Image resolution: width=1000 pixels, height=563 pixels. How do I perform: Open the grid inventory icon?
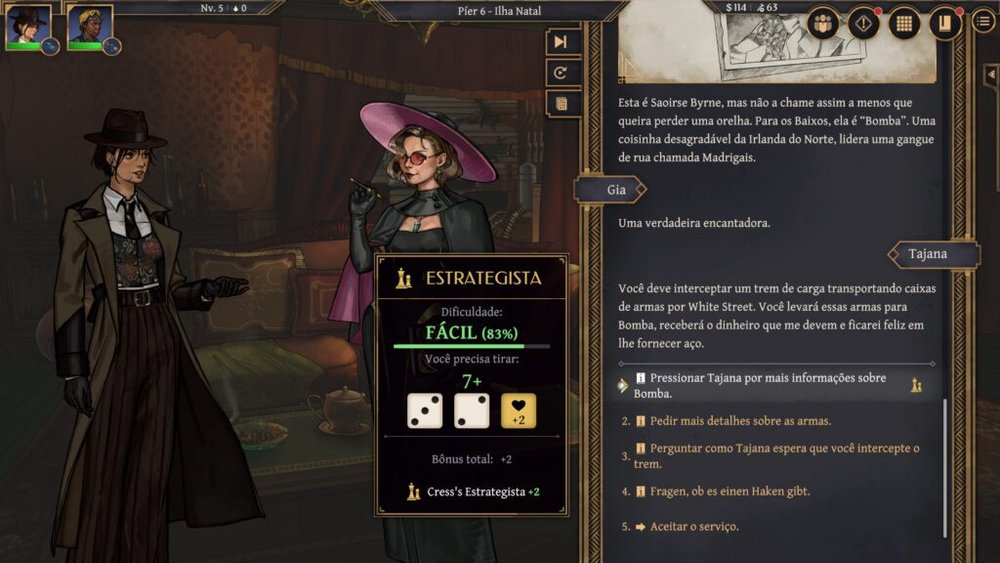pyautogui.click(x=904, y=23)
